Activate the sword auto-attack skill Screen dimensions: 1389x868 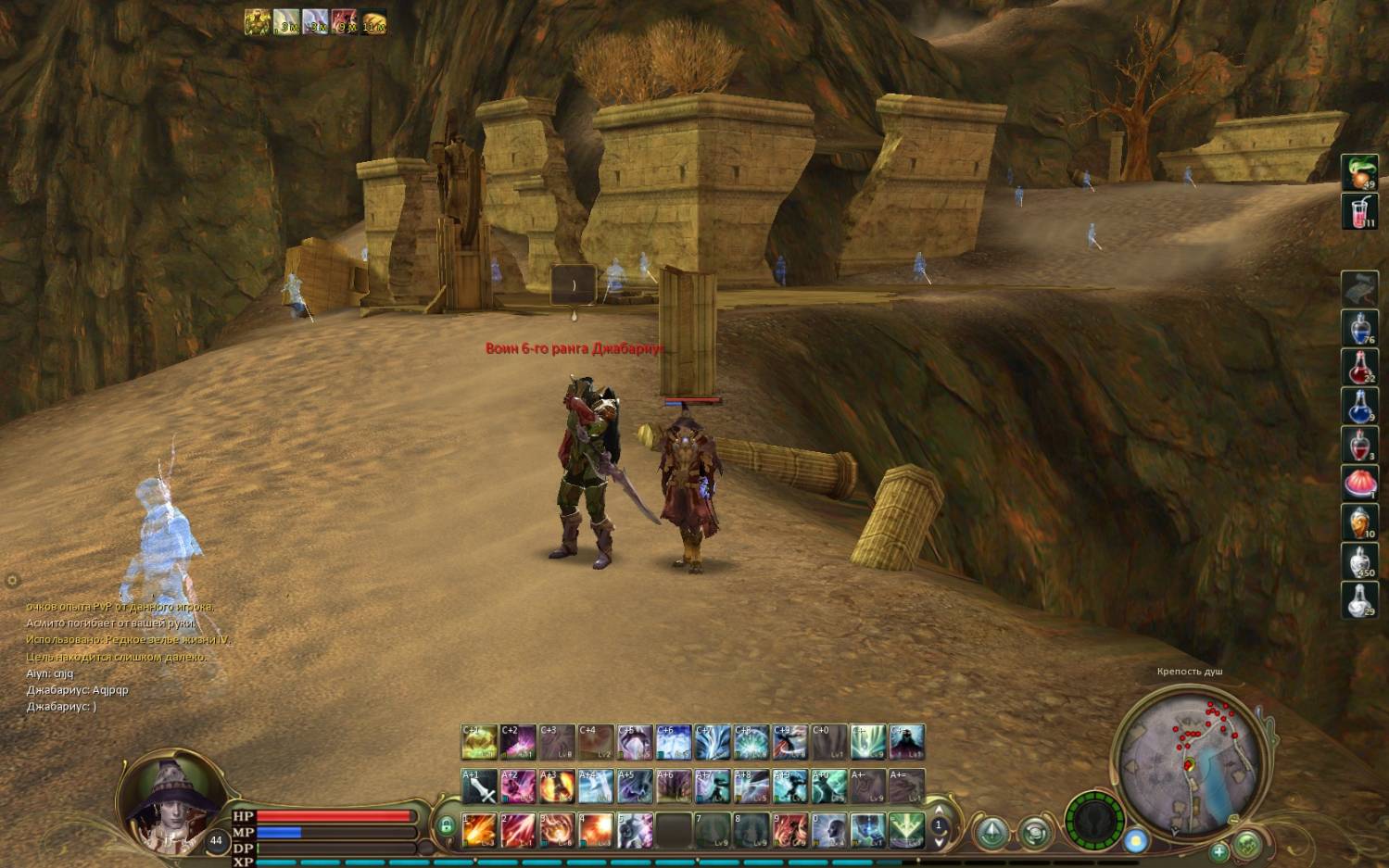click(479, 787)
